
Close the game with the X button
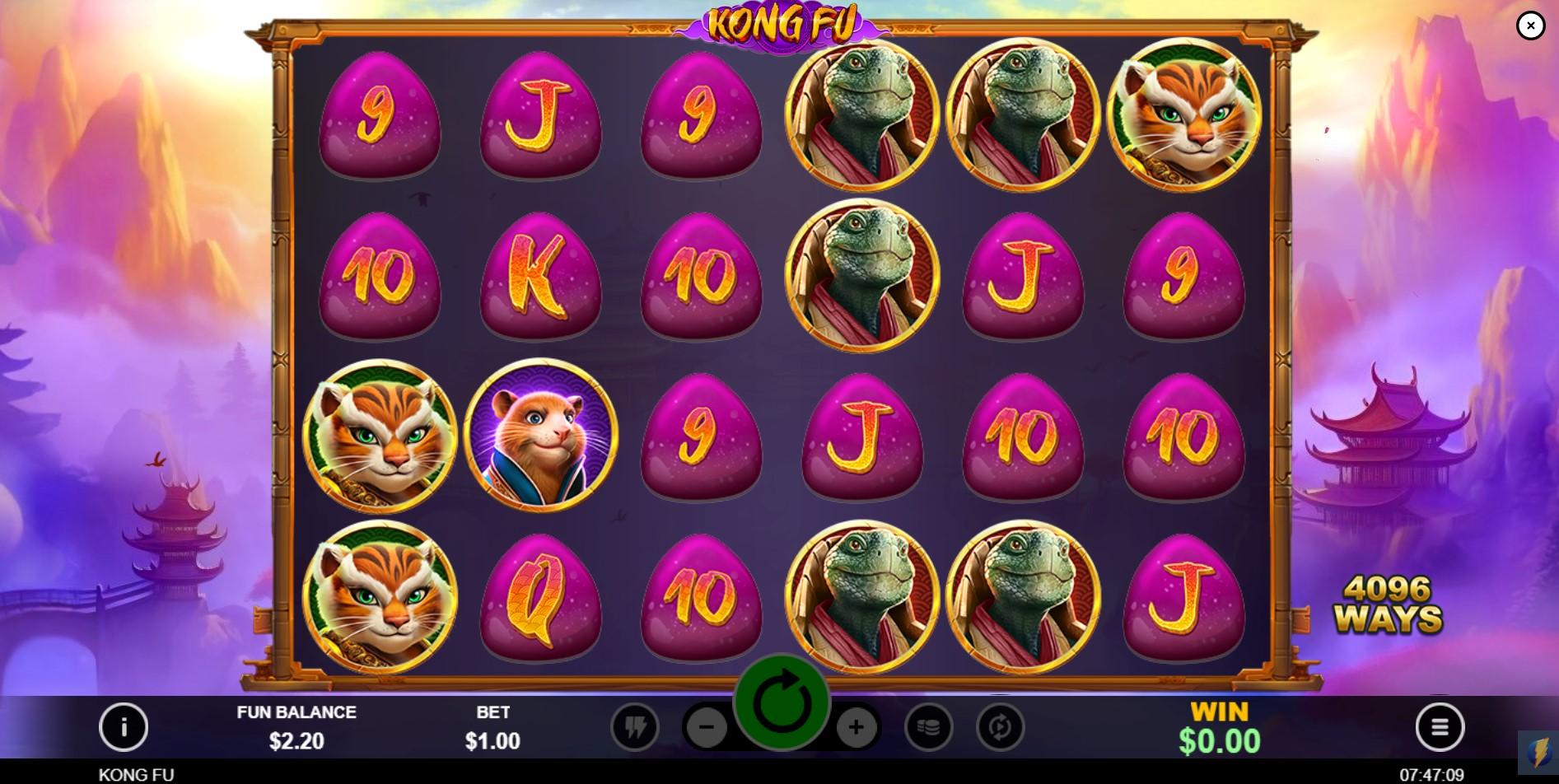[x=1530, y=26]
